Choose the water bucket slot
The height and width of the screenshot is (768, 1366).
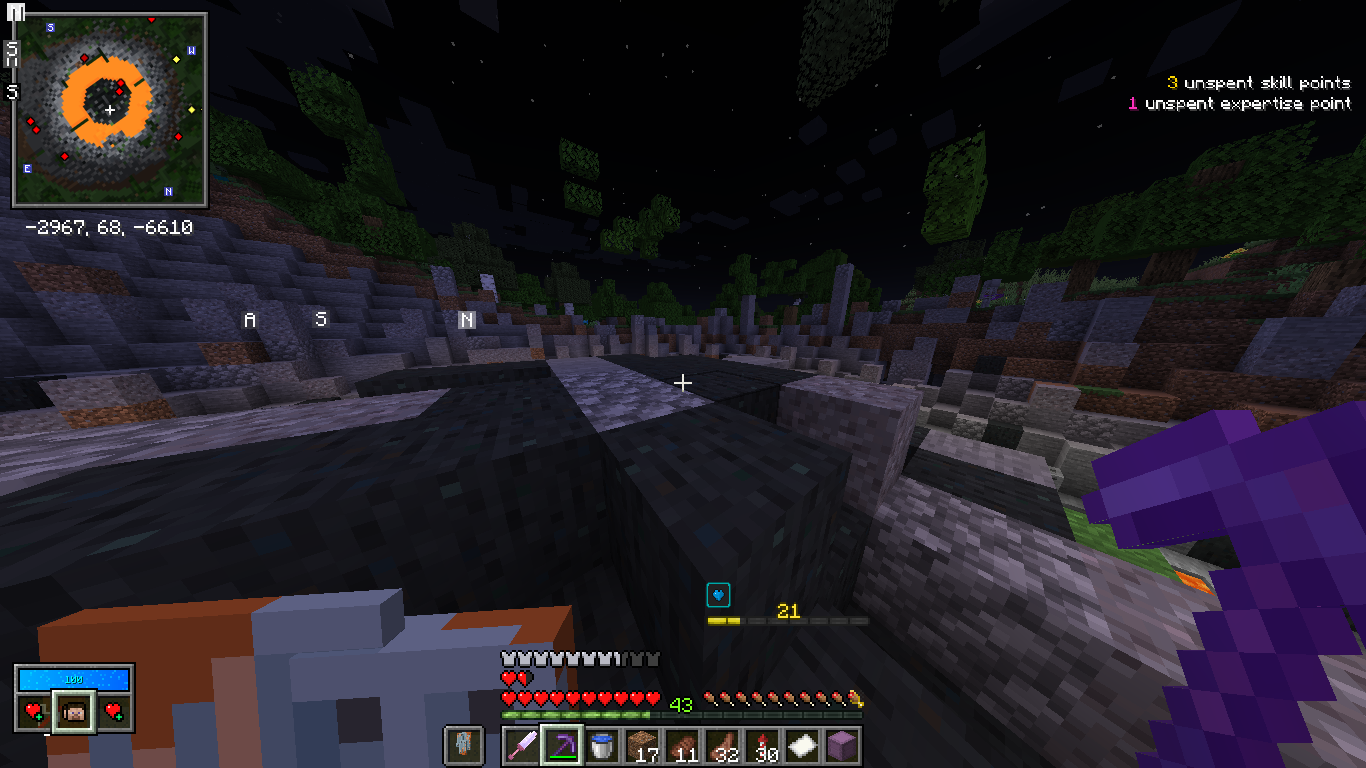tap(601, 746)
